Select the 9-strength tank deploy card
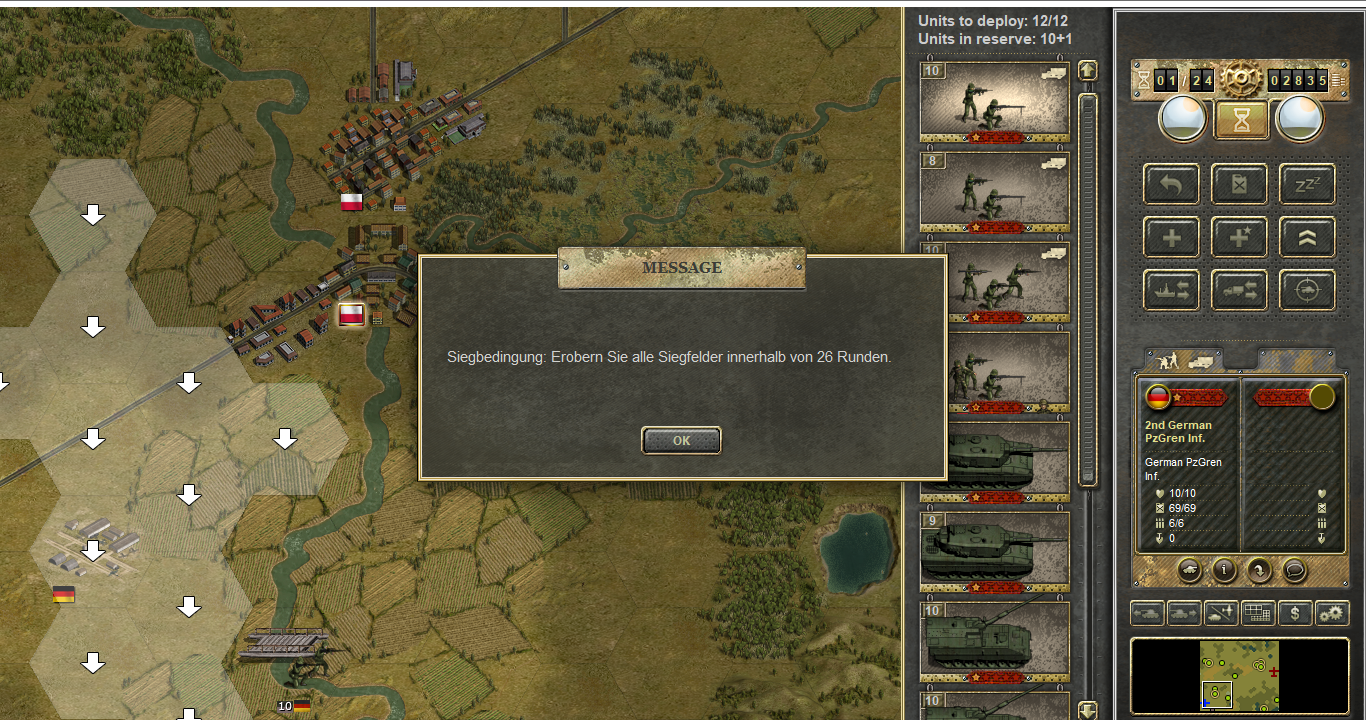The height and width of the screenshot is (720, 1366). 994,551
